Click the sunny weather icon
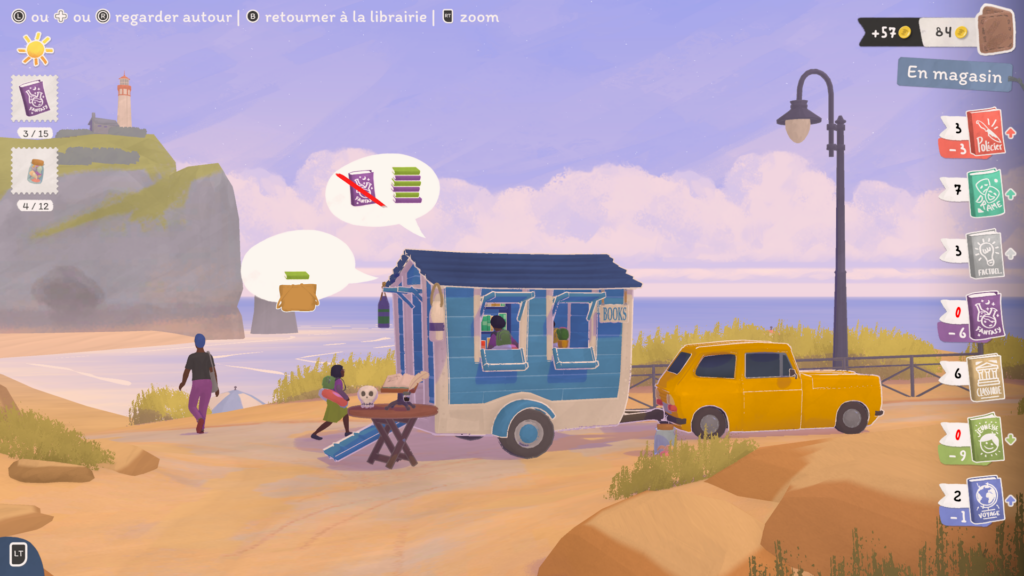The image size is (1024, 576). [35, 47]
